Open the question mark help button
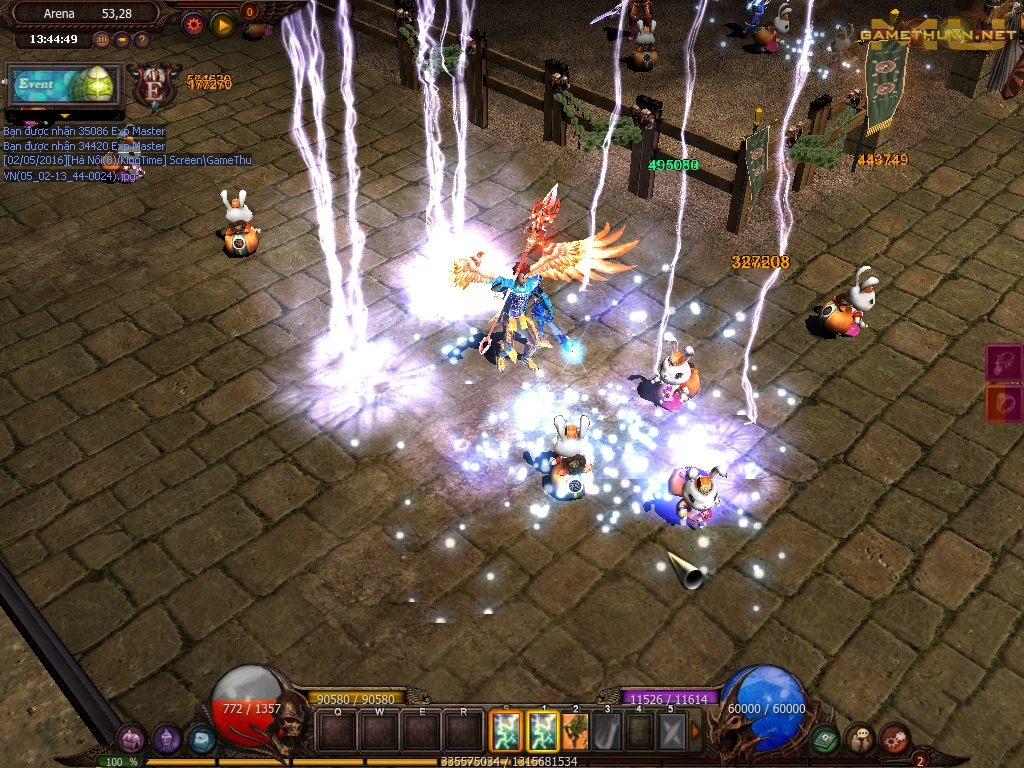The width and height of the screenshot is (1024, 768). click(x=141, y=40)
